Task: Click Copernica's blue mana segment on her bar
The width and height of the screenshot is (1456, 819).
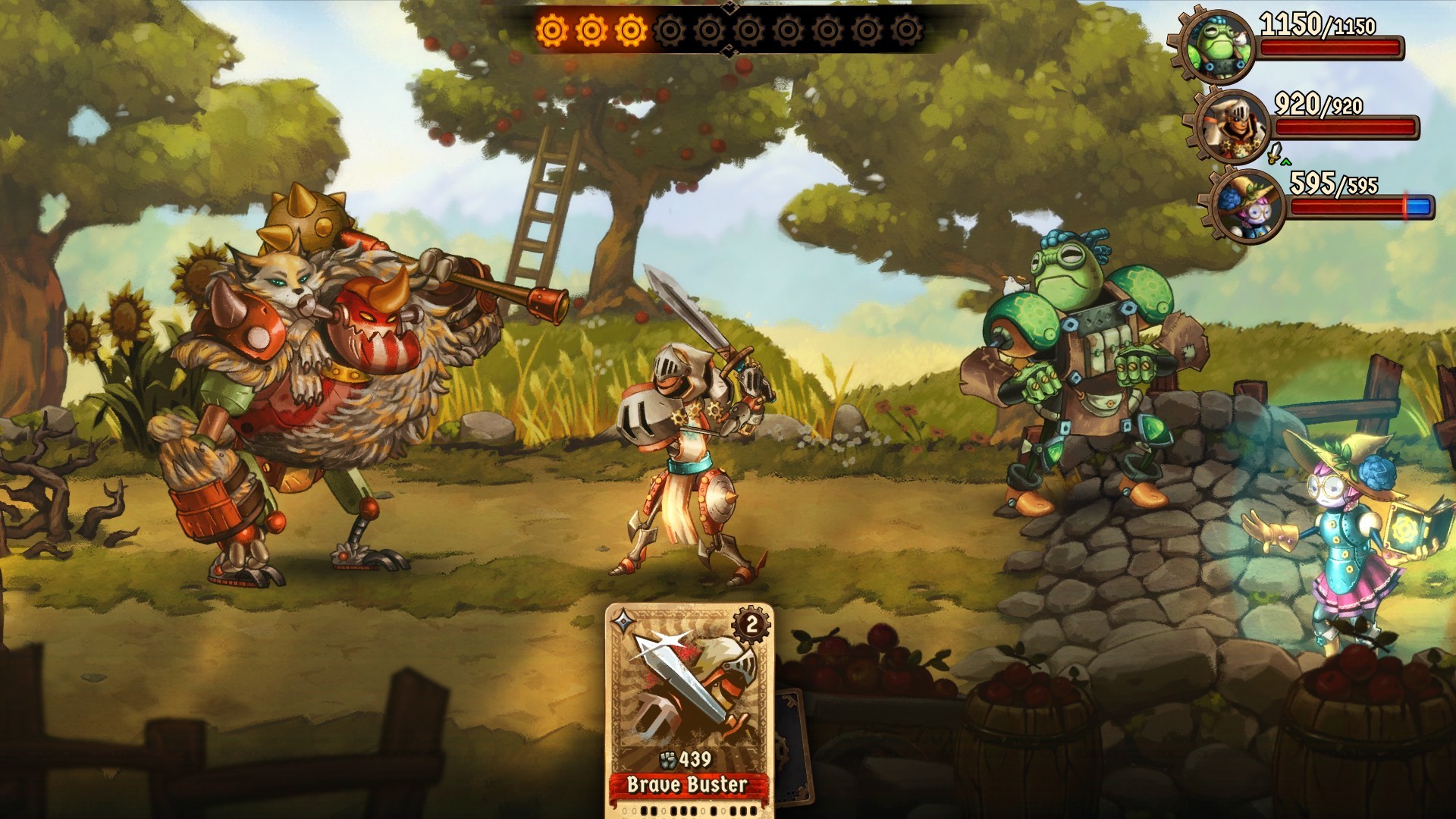Action: pos(1419,206)
